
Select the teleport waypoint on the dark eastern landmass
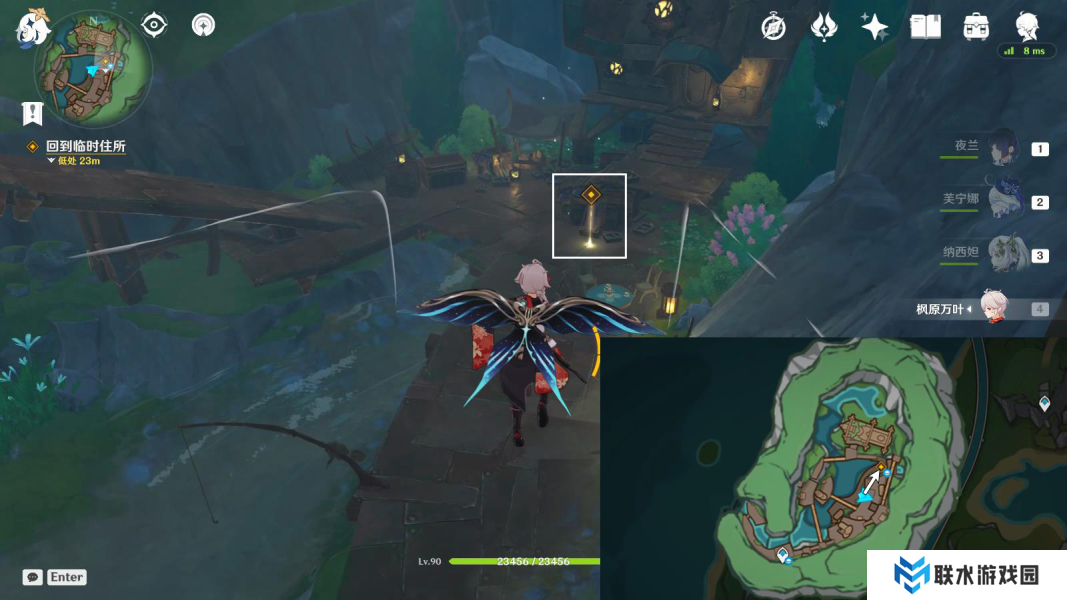pos(1045,404)
